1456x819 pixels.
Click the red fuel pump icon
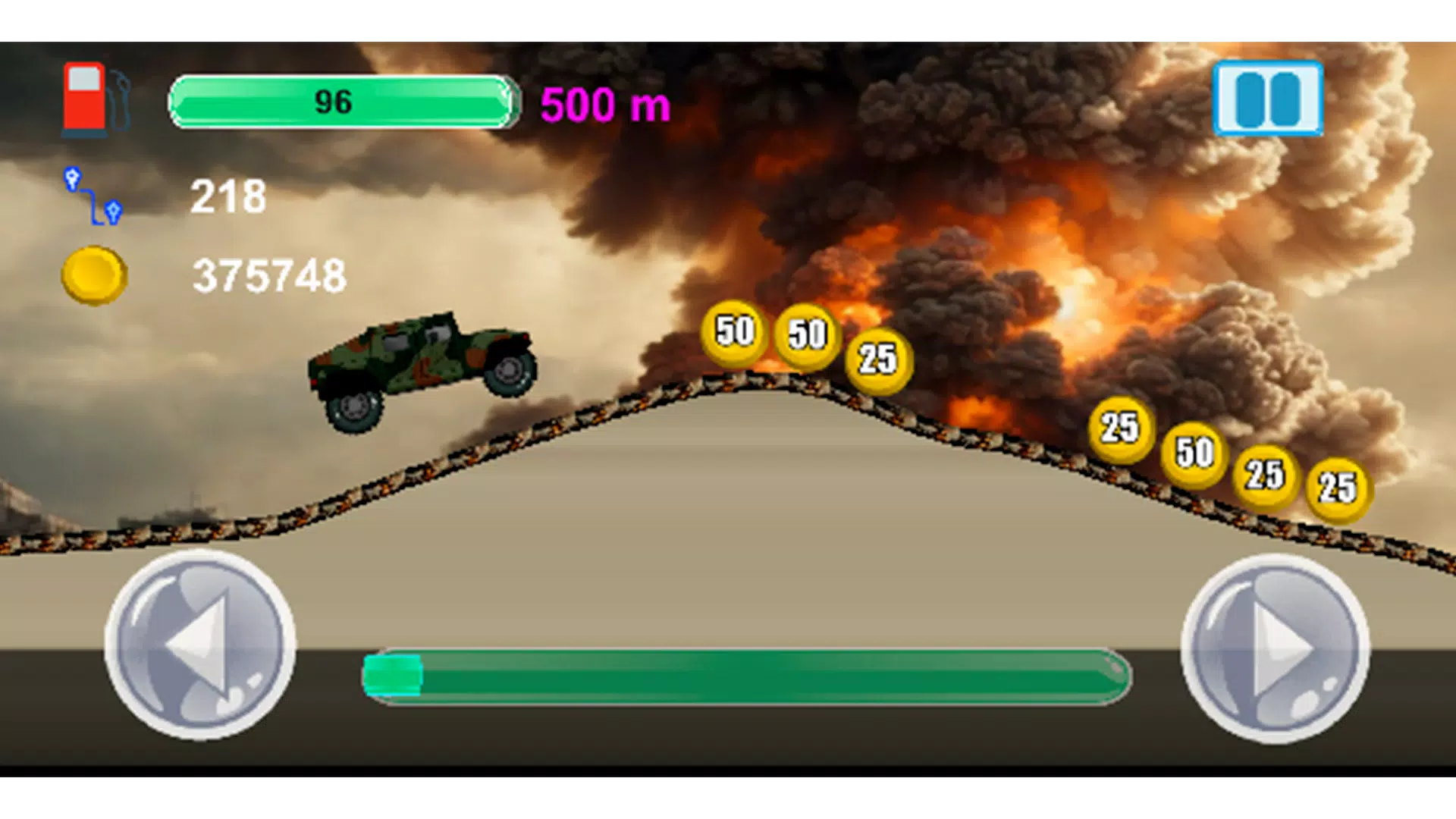tap(83, 99)
